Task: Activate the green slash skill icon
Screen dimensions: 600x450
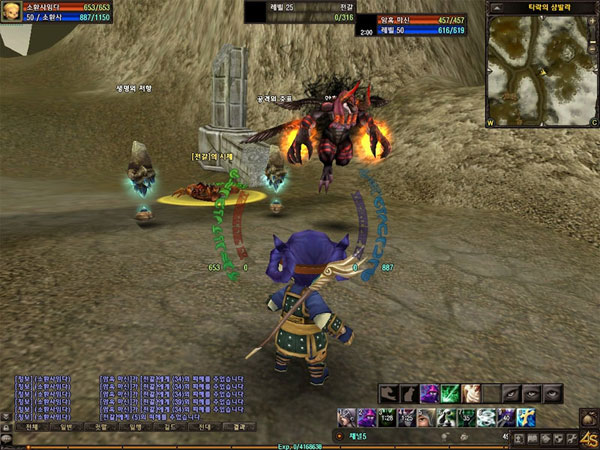Action: click(x=449, y=393)
